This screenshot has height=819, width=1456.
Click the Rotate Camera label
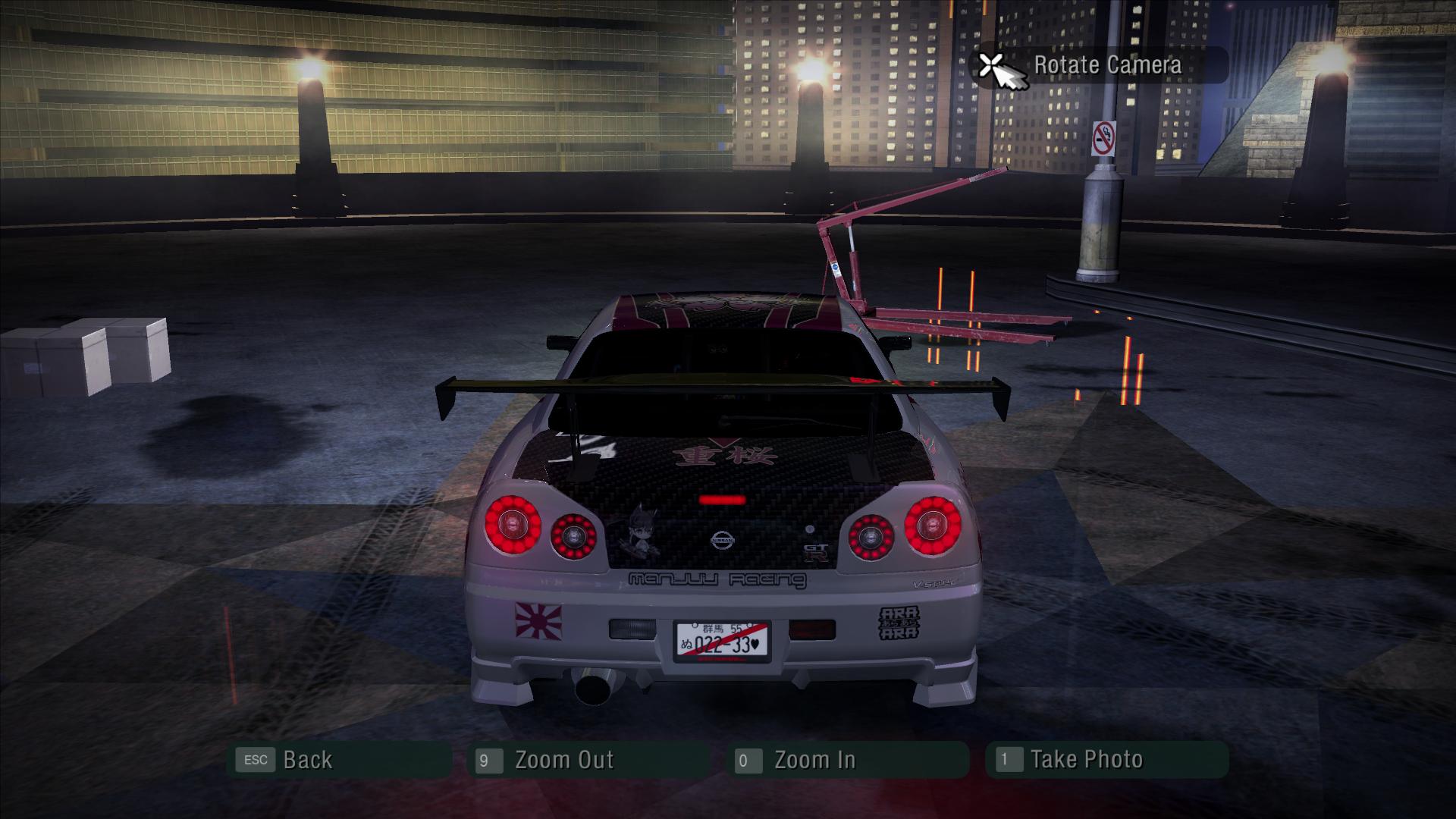pos(1109,66)
